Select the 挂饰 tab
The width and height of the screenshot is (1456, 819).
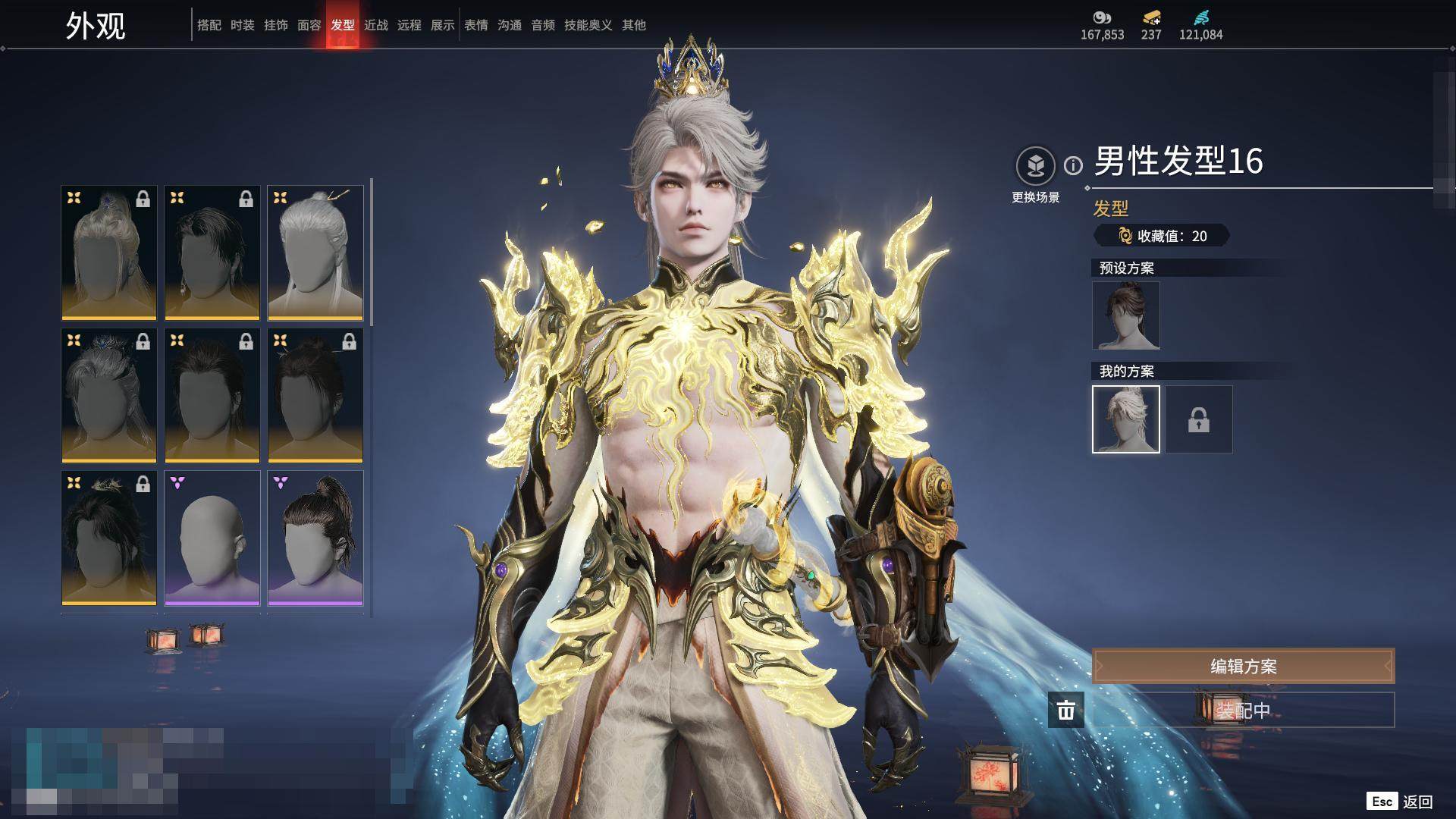(x=275, y=25)
